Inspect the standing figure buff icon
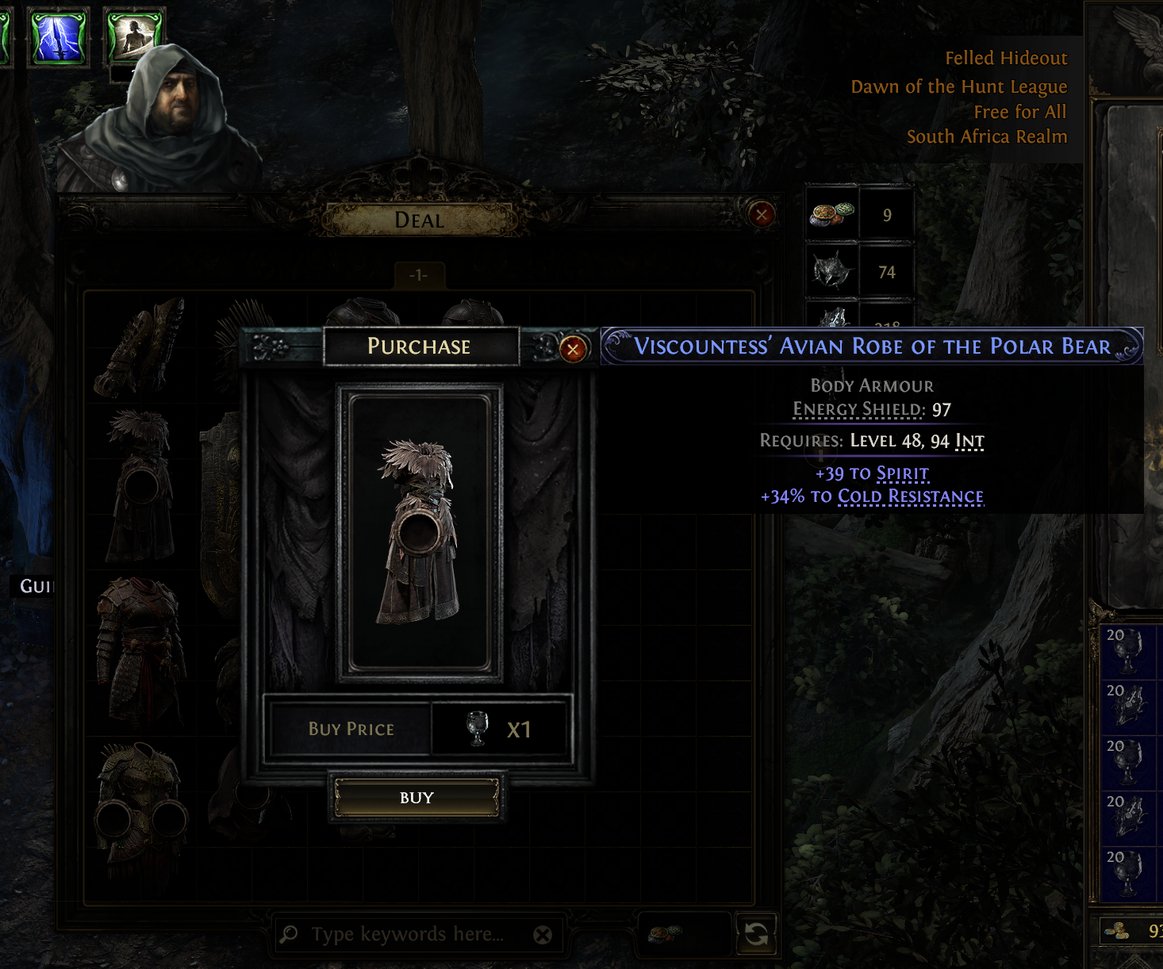Image resolution: width=1163 pixels, height=969 pixels. coord(133,37)
